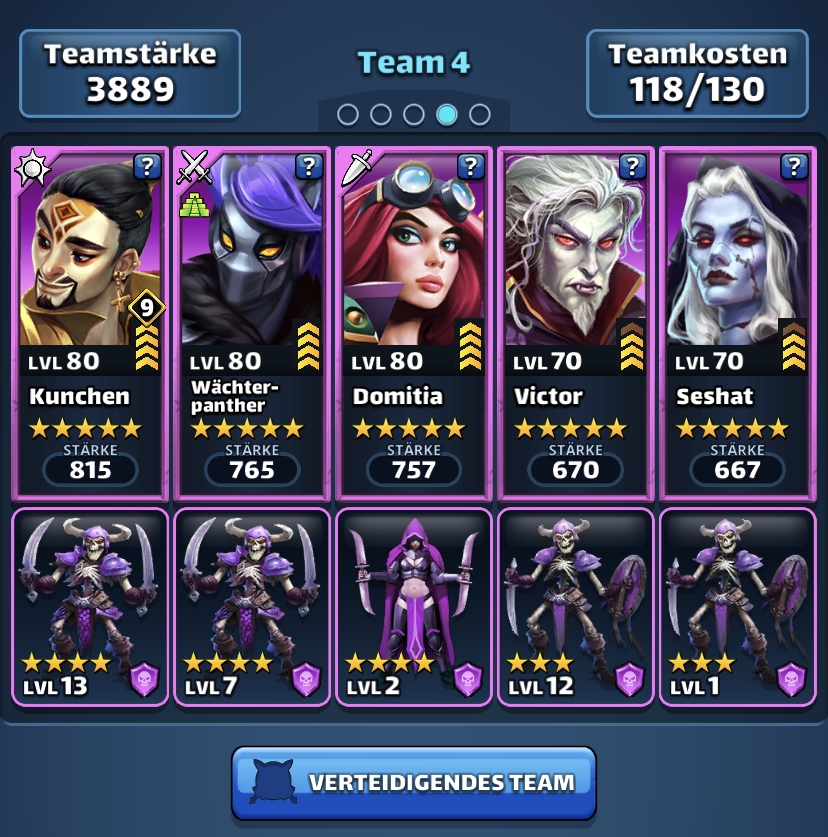Switch to the fifth team page dot
828x837 pixels.
coord(480,114)
